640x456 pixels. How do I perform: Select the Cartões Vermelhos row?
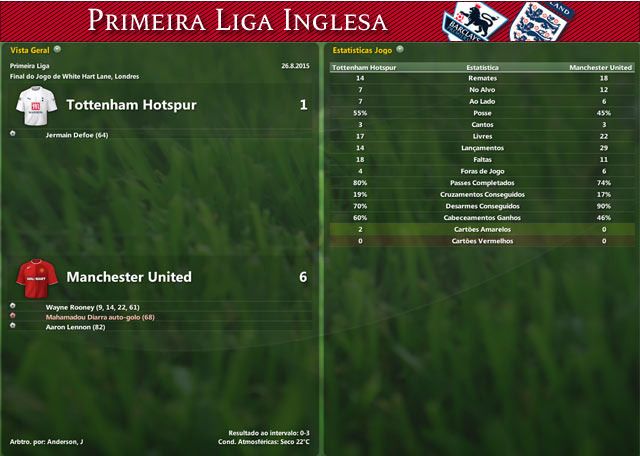tap(483, 241)
